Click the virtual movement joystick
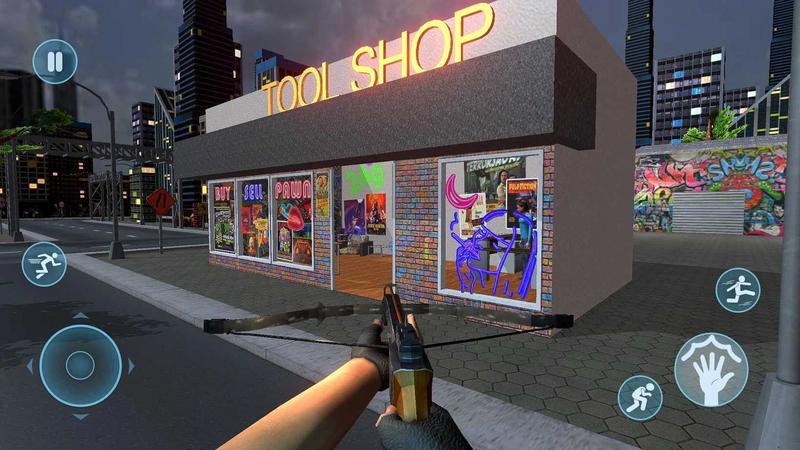Viewport: 800px width, 450px height. pyautogui.click(x=80, y=366)
